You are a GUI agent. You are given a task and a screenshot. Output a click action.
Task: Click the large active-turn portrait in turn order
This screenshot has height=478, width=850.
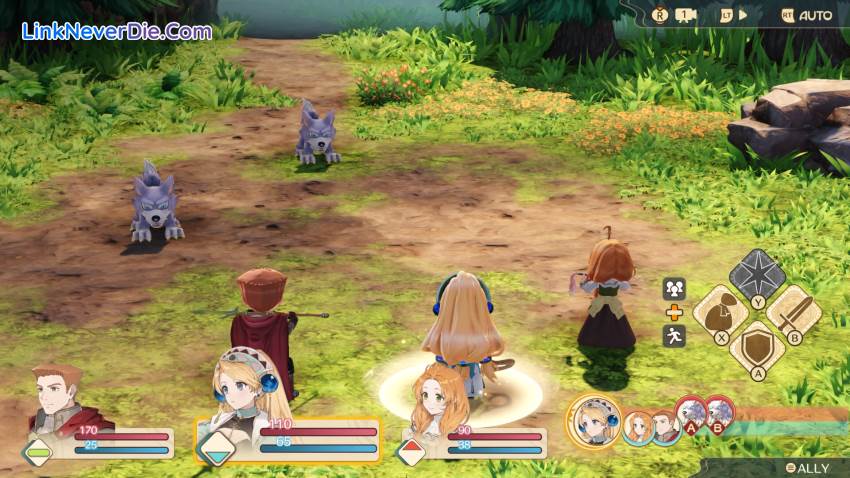point(596,421)
